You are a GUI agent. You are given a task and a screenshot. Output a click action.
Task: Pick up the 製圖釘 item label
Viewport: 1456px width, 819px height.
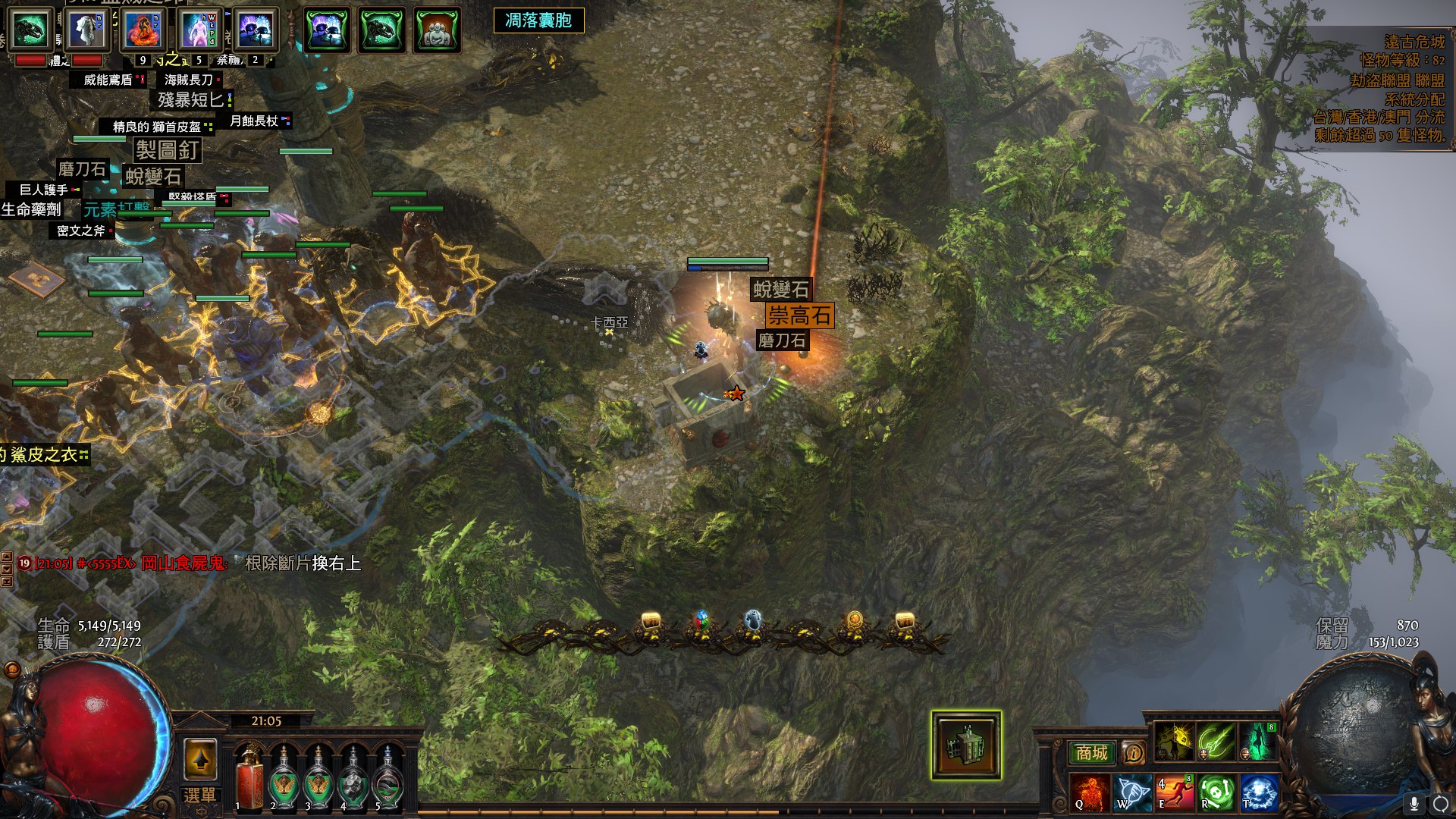[168, 150]
